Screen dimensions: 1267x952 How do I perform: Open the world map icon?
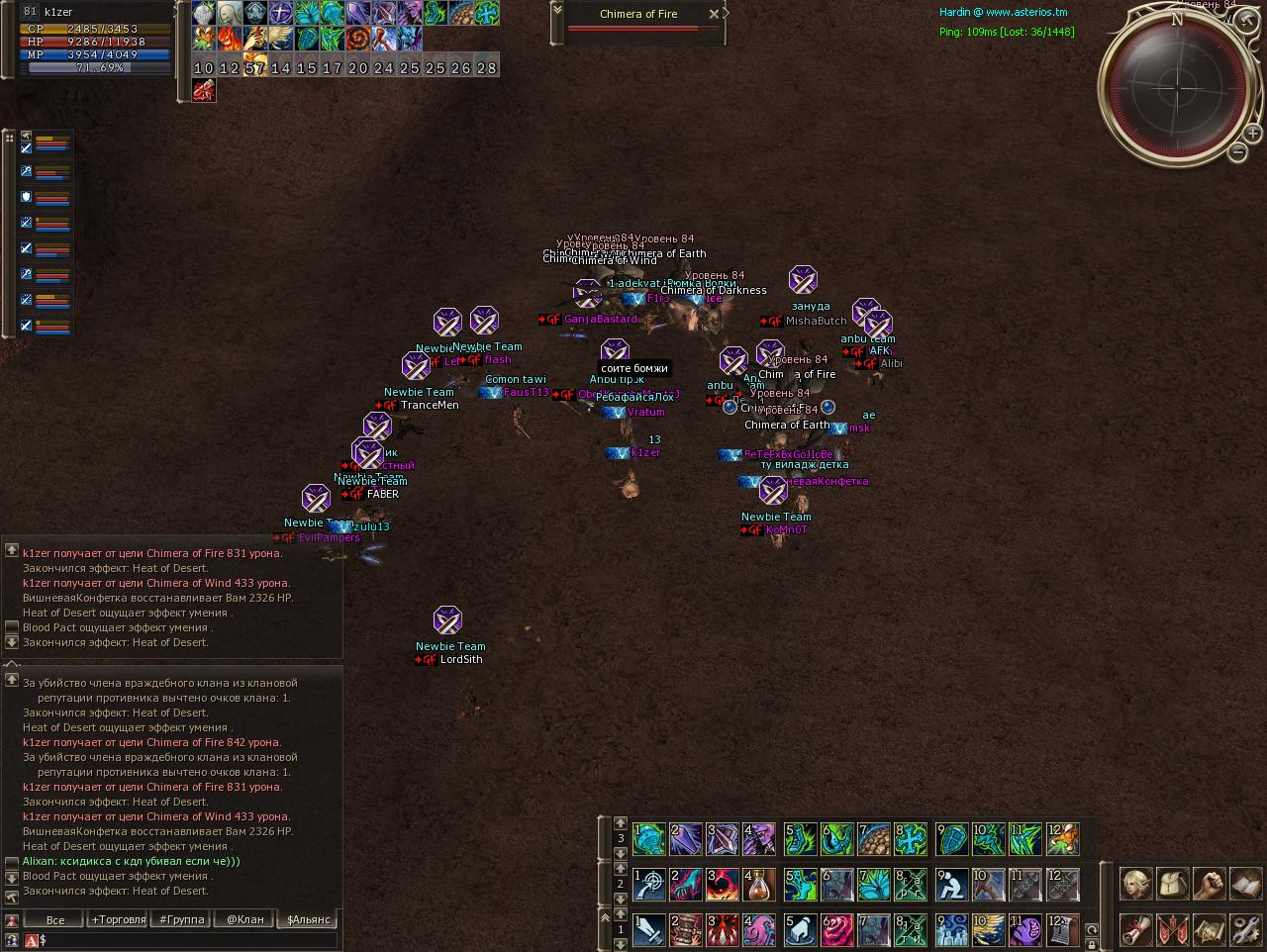1209,930
